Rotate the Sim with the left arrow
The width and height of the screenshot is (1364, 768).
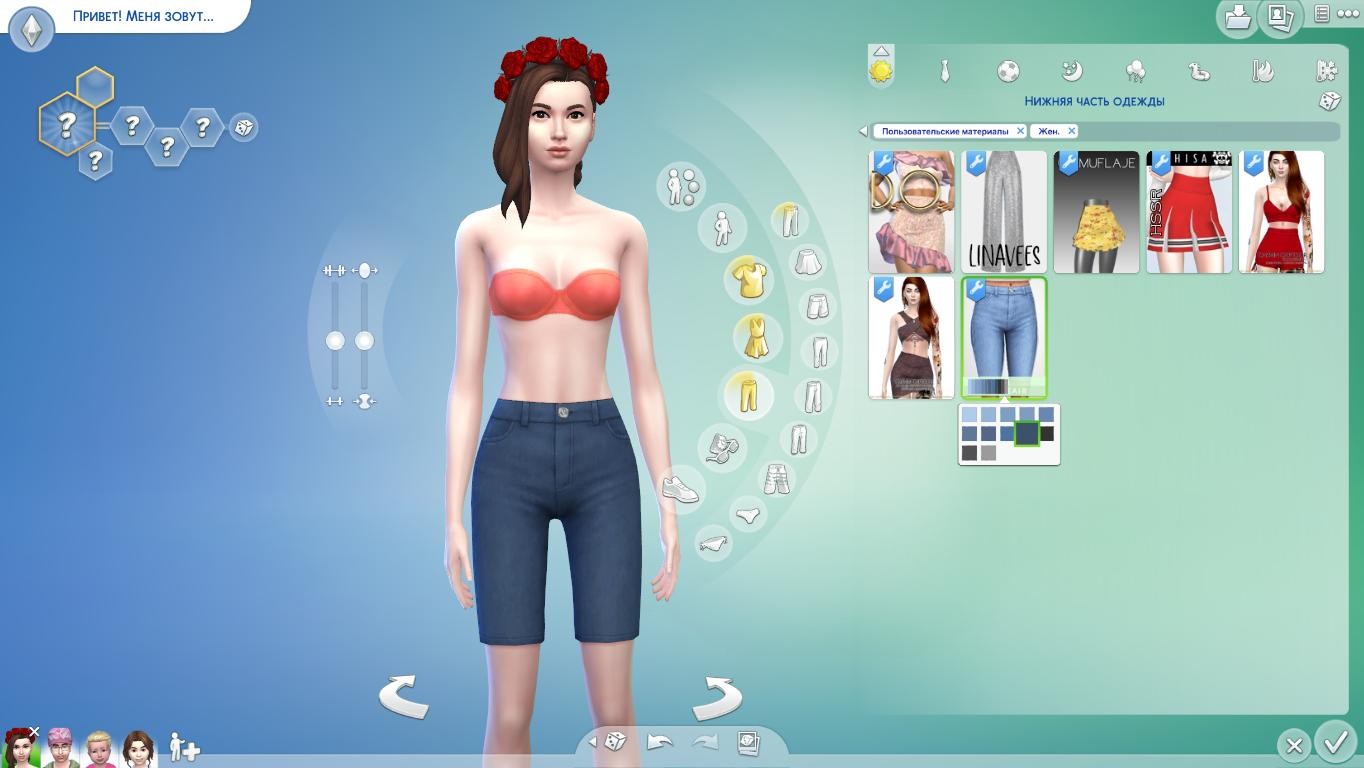pyautogui.click(x=403, y=696)
